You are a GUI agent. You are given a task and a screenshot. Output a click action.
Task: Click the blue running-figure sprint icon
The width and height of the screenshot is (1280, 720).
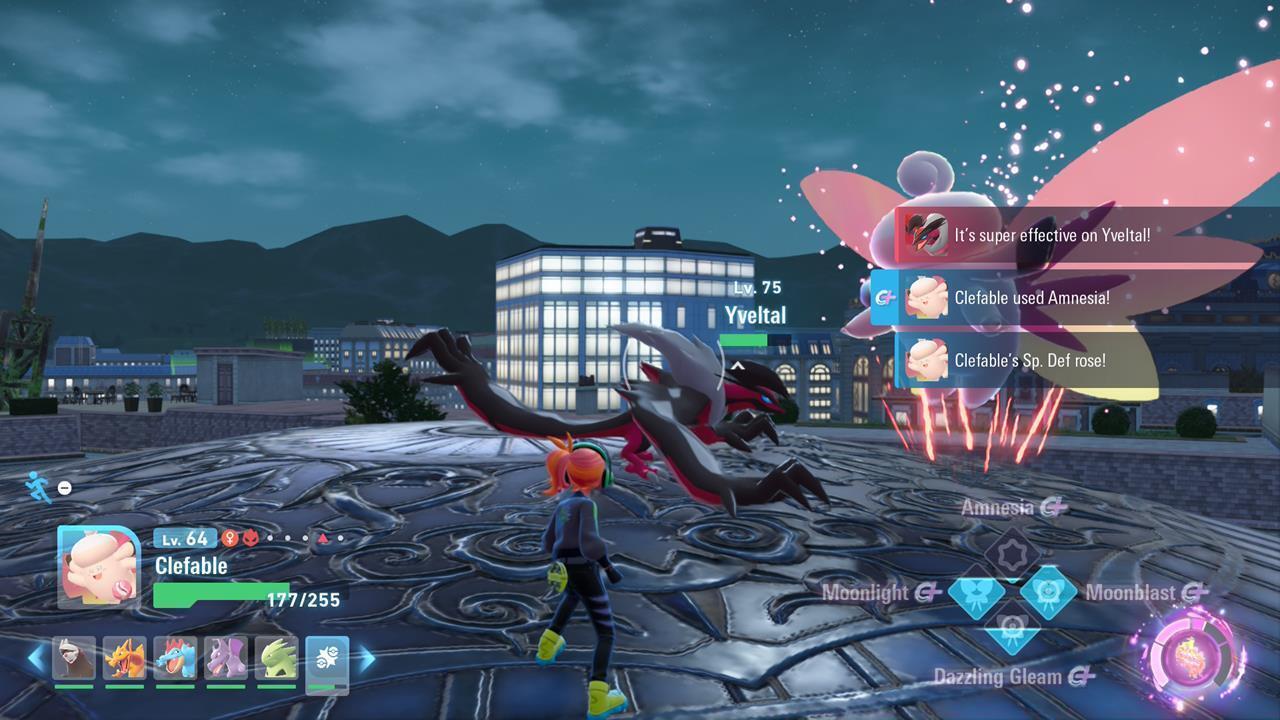point(37,487)
